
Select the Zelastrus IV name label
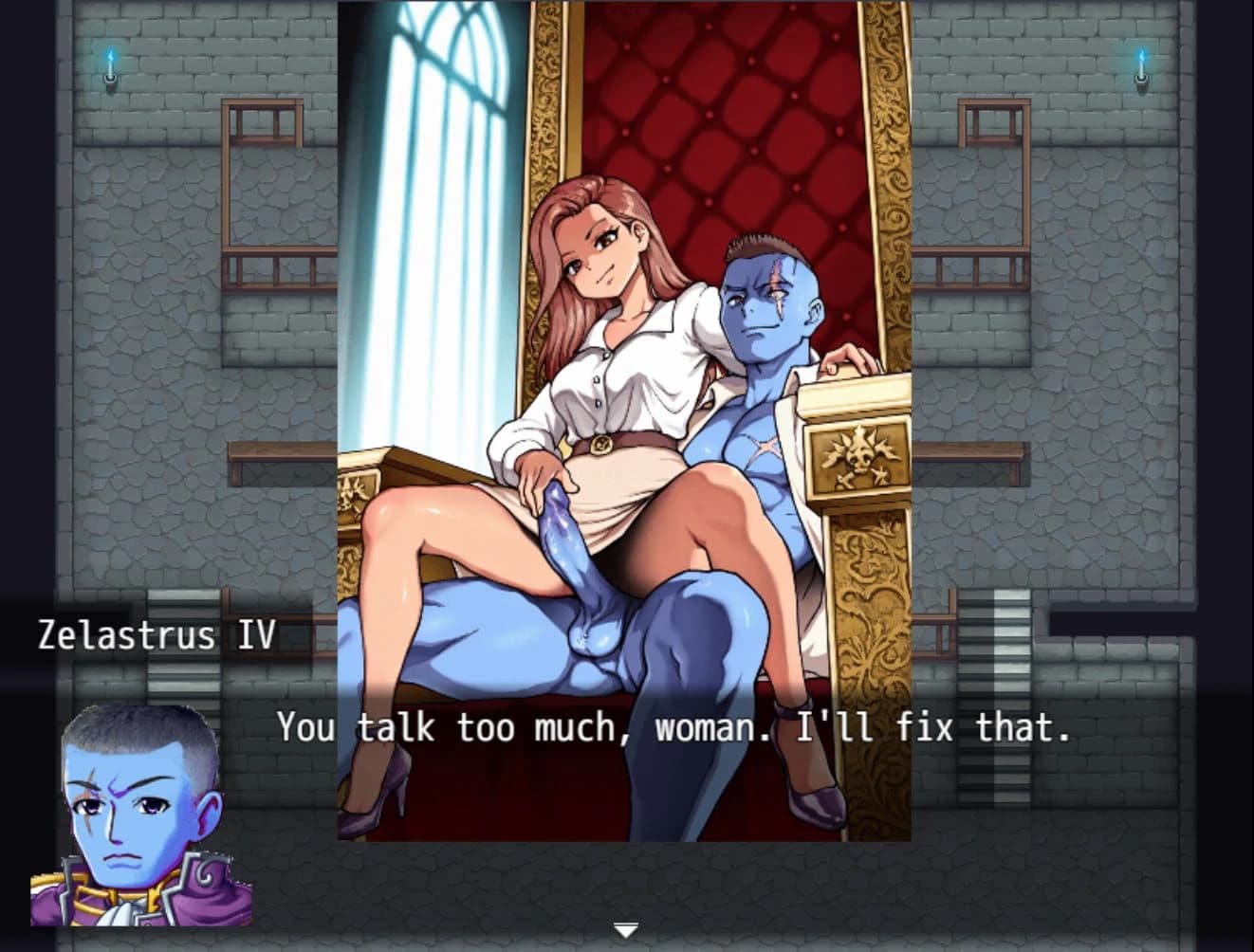(157, 635)
